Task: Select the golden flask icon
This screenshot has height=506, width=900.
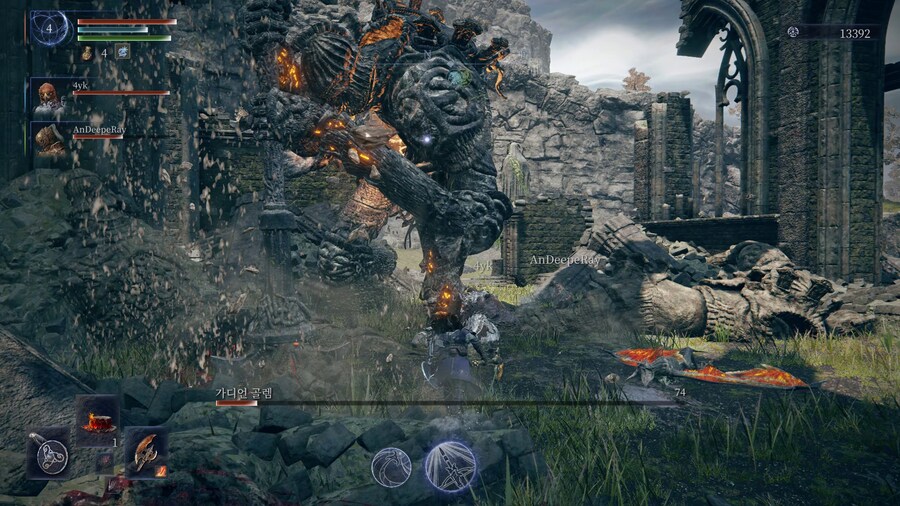Action: 87,52
